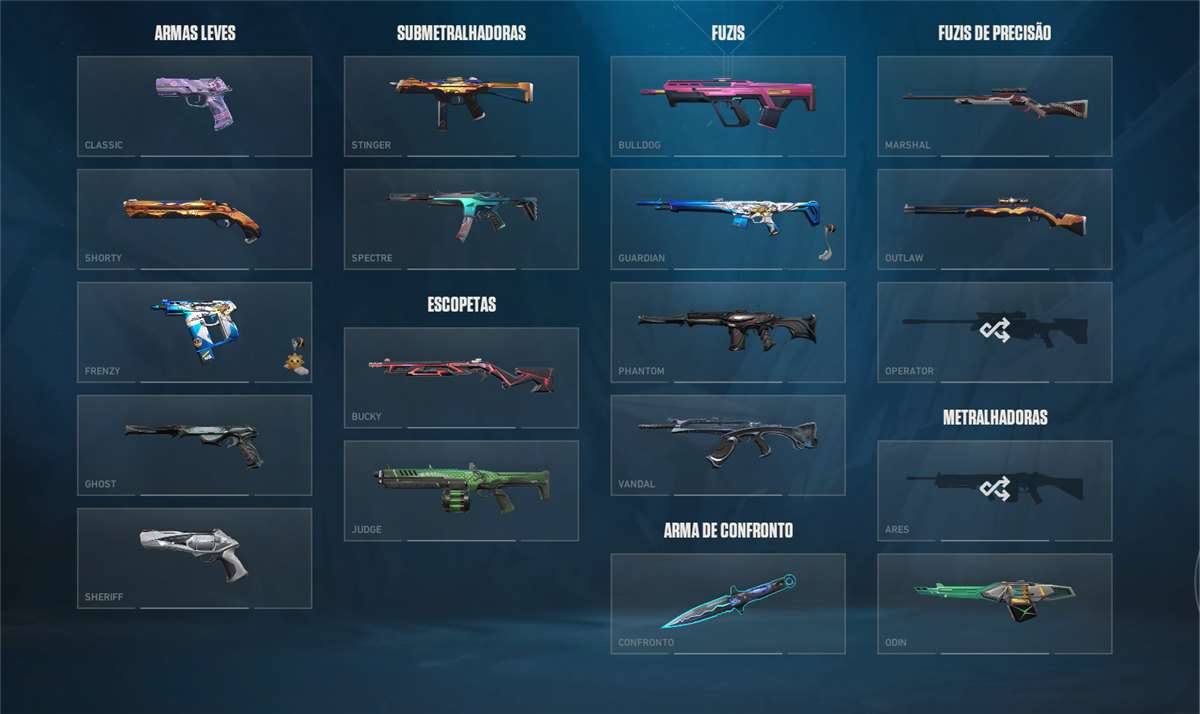
Task: Open the Guardian rifle slot
Action: (728, 219)
